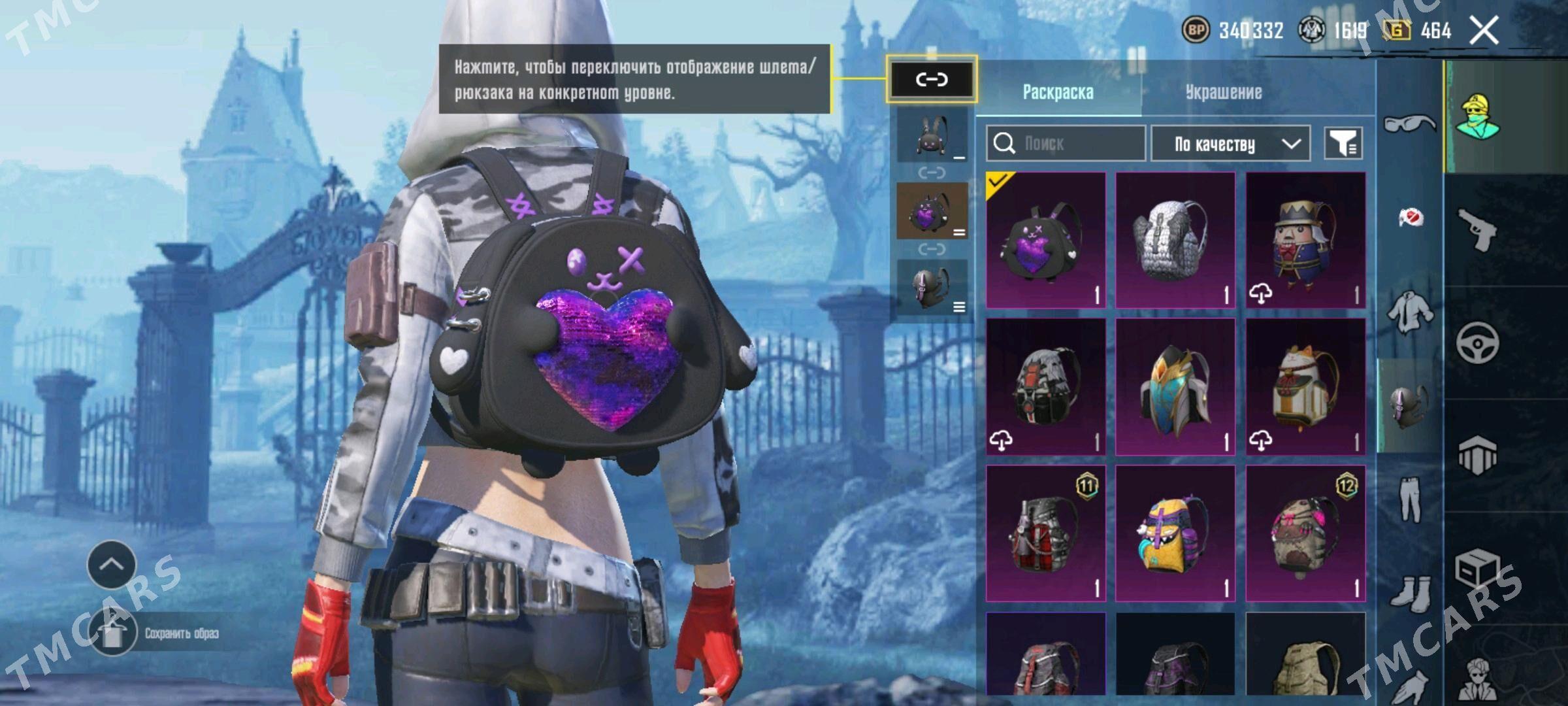Select the teal and gold armored backpack

1175,386
